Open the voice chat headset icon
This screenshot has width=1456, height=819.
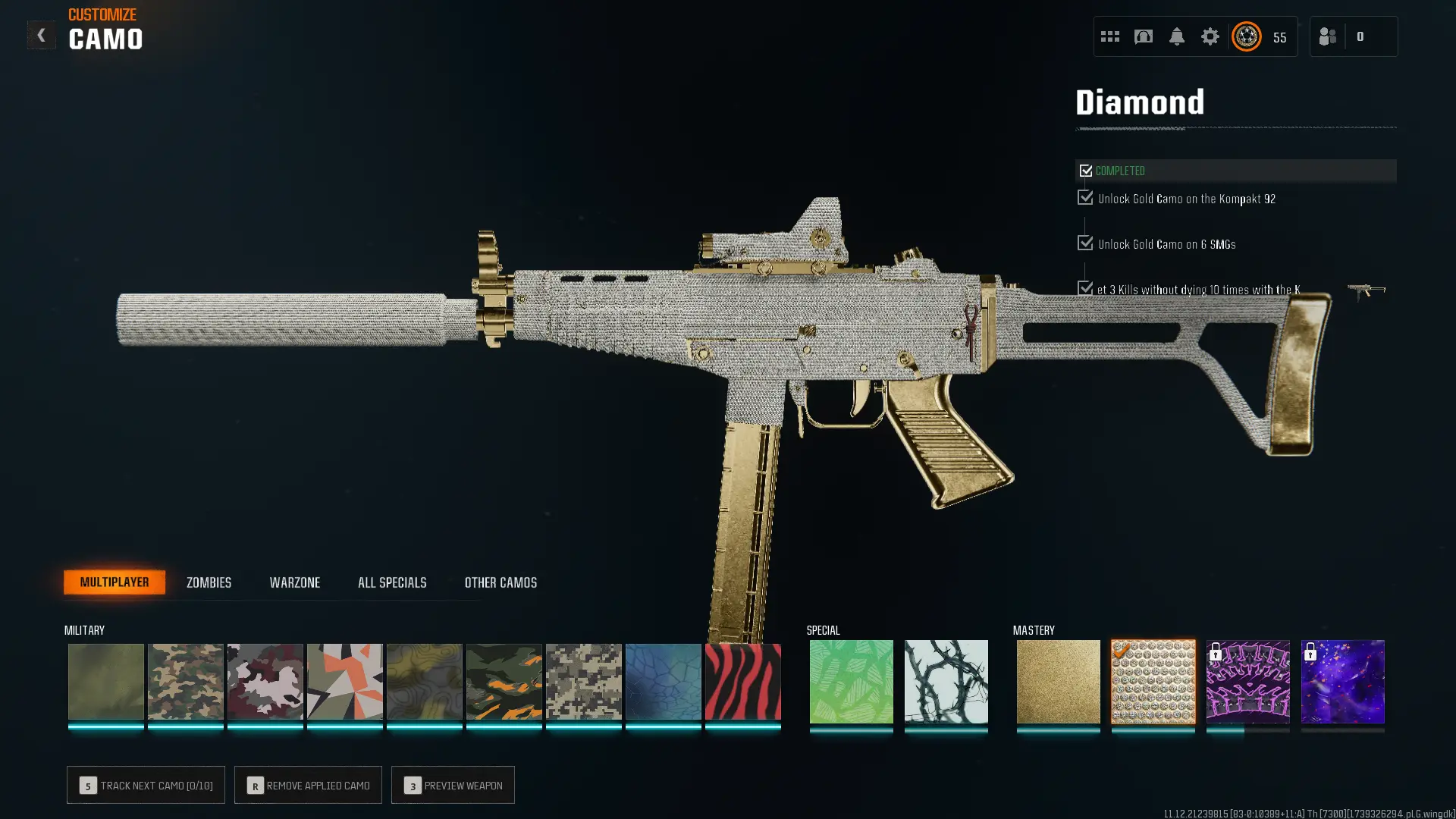coord(1143,36)
